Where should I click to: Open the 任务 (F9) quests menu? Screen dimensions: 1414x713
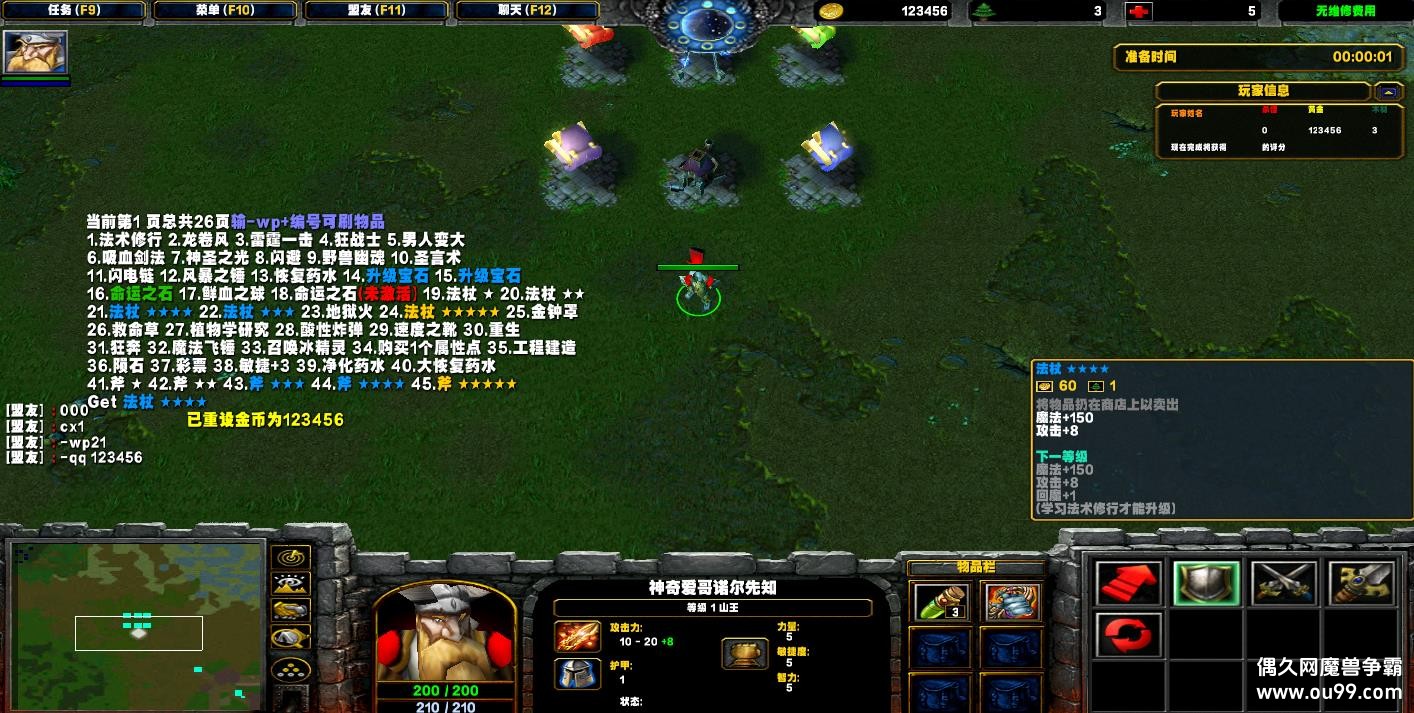pyautogui.click(x=73, y=10)
